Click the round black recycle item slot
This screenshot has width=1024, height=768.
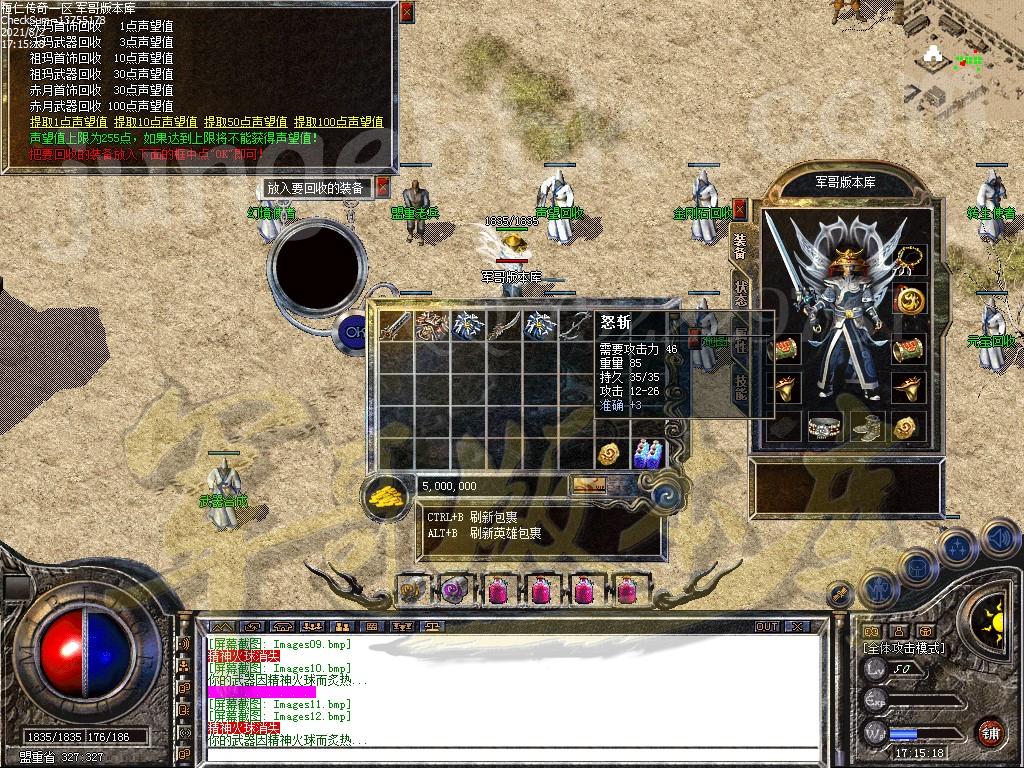point(316,263)
